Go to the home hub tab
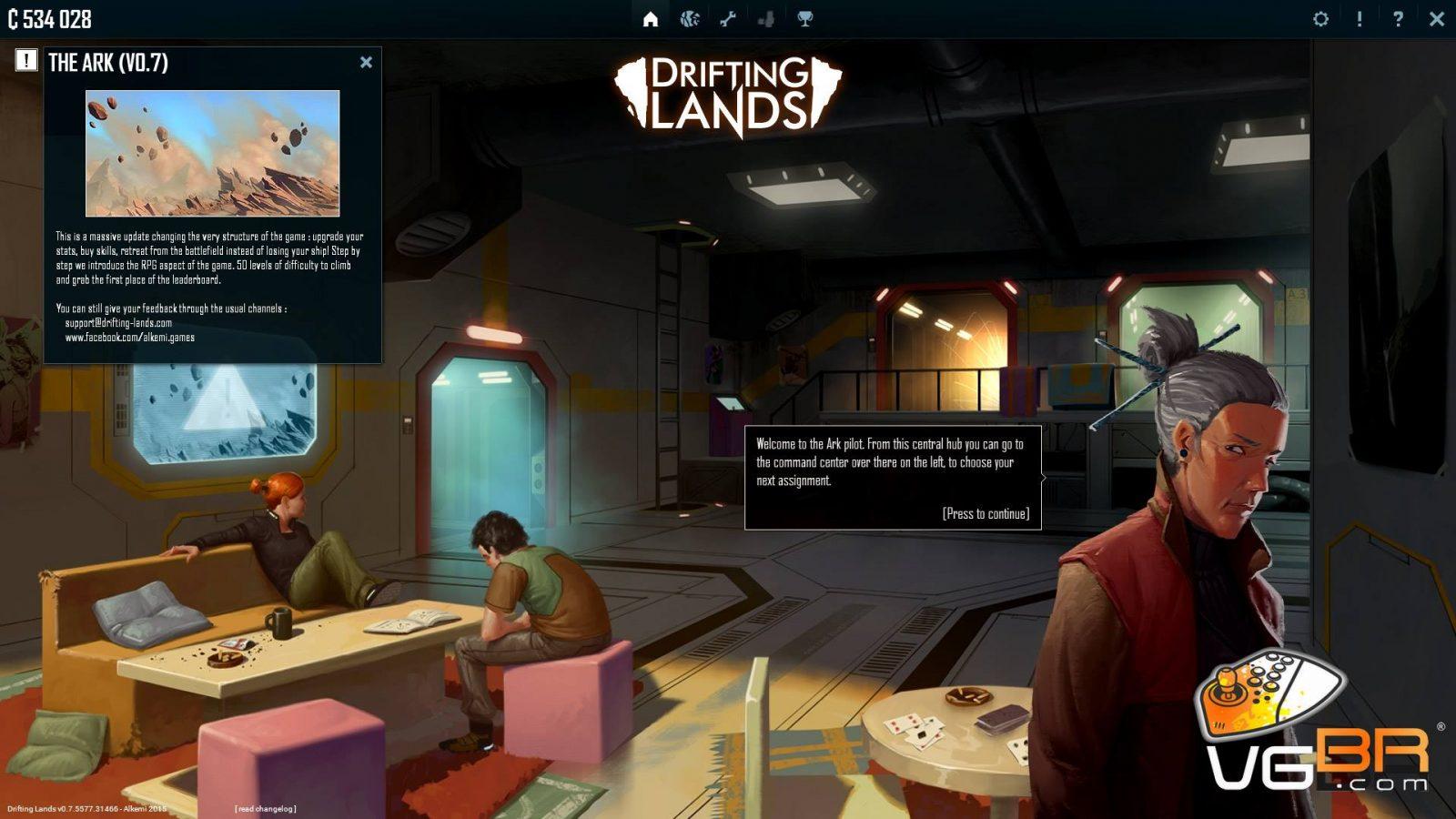The width and height of the screenshot is (1456, 819). (x=650, y=19)
